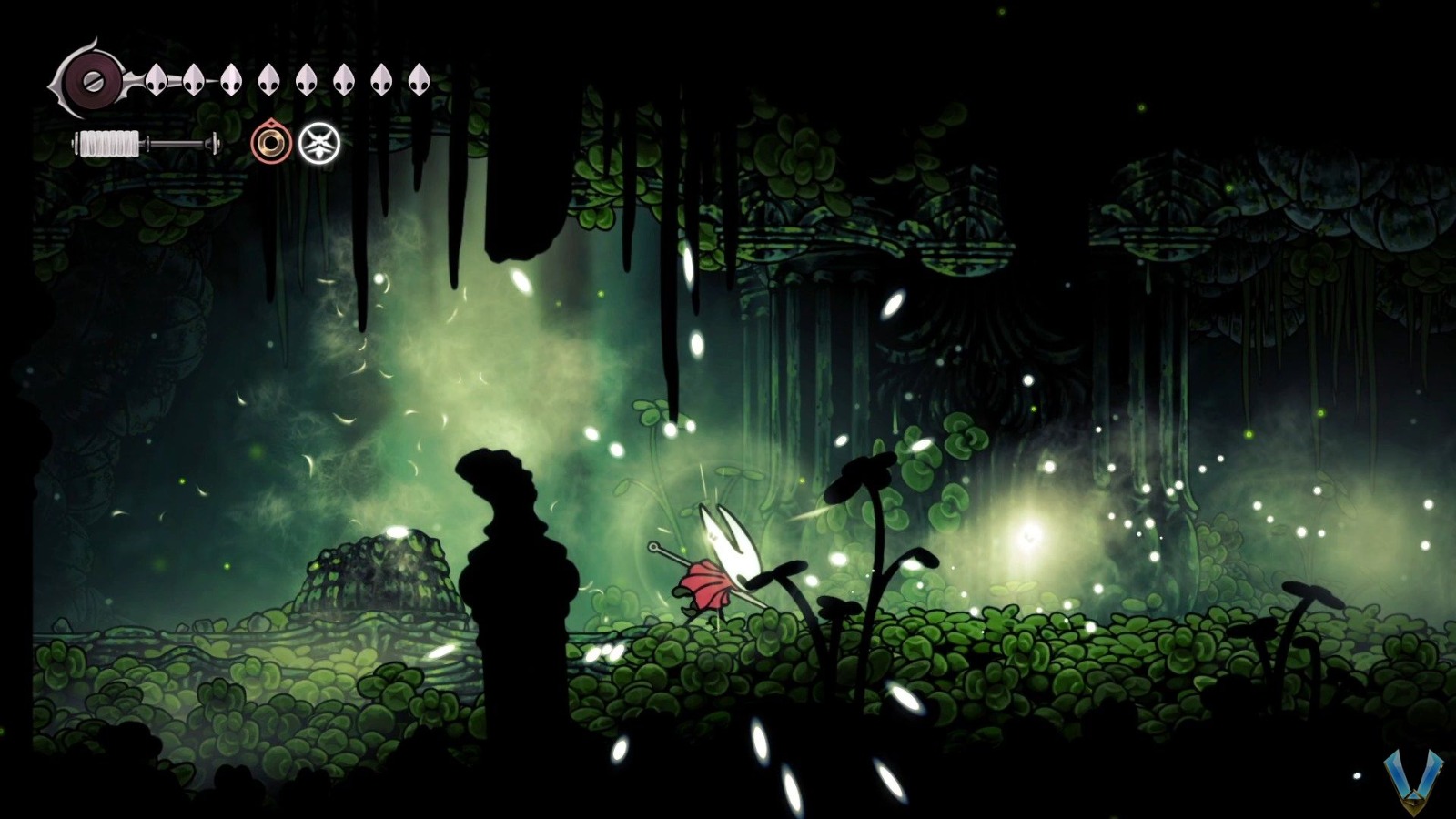Click the fourth mask in the HUD row

268,78
